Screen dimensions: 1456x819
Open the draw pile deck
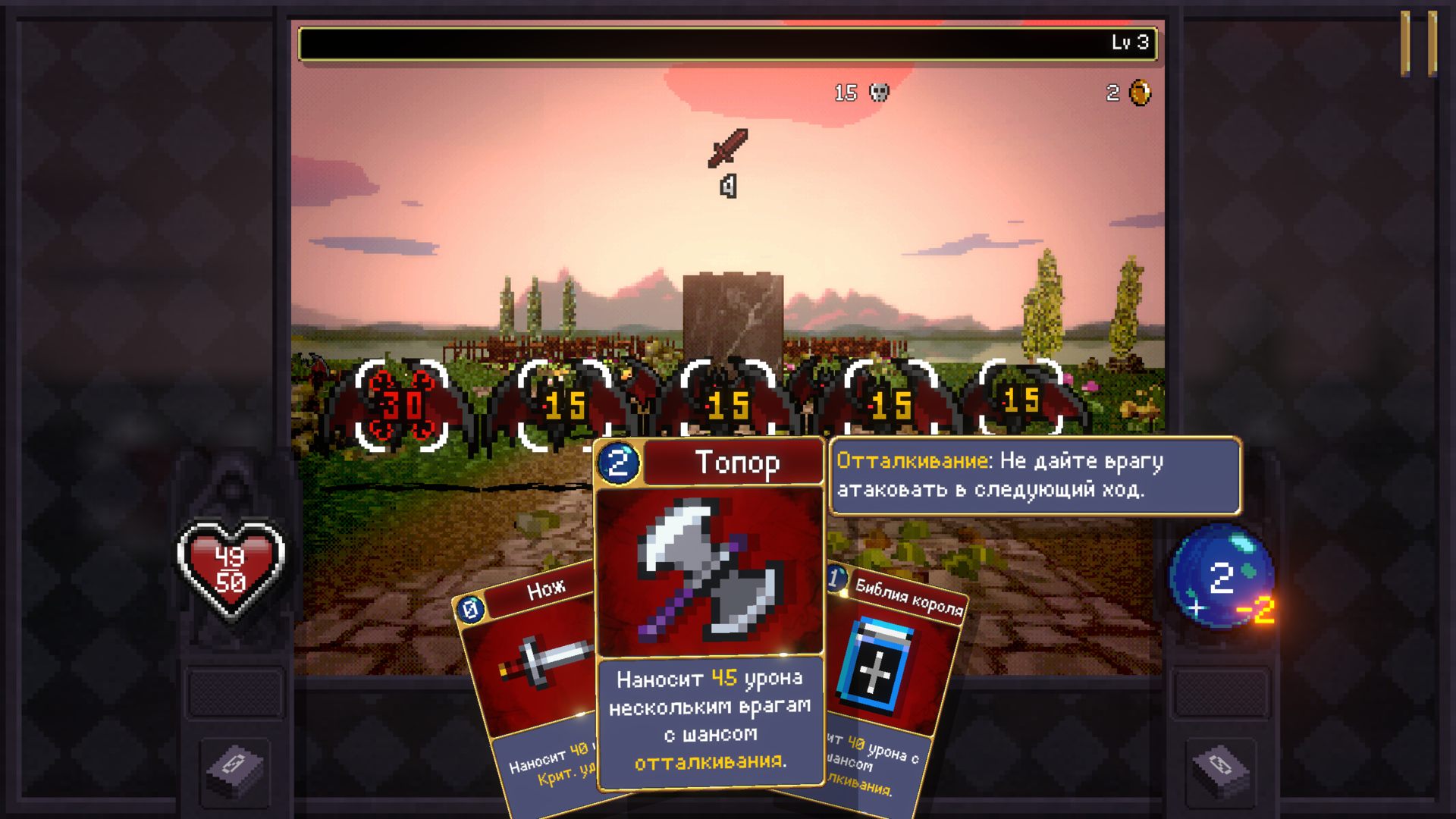(x=235, y=767)
